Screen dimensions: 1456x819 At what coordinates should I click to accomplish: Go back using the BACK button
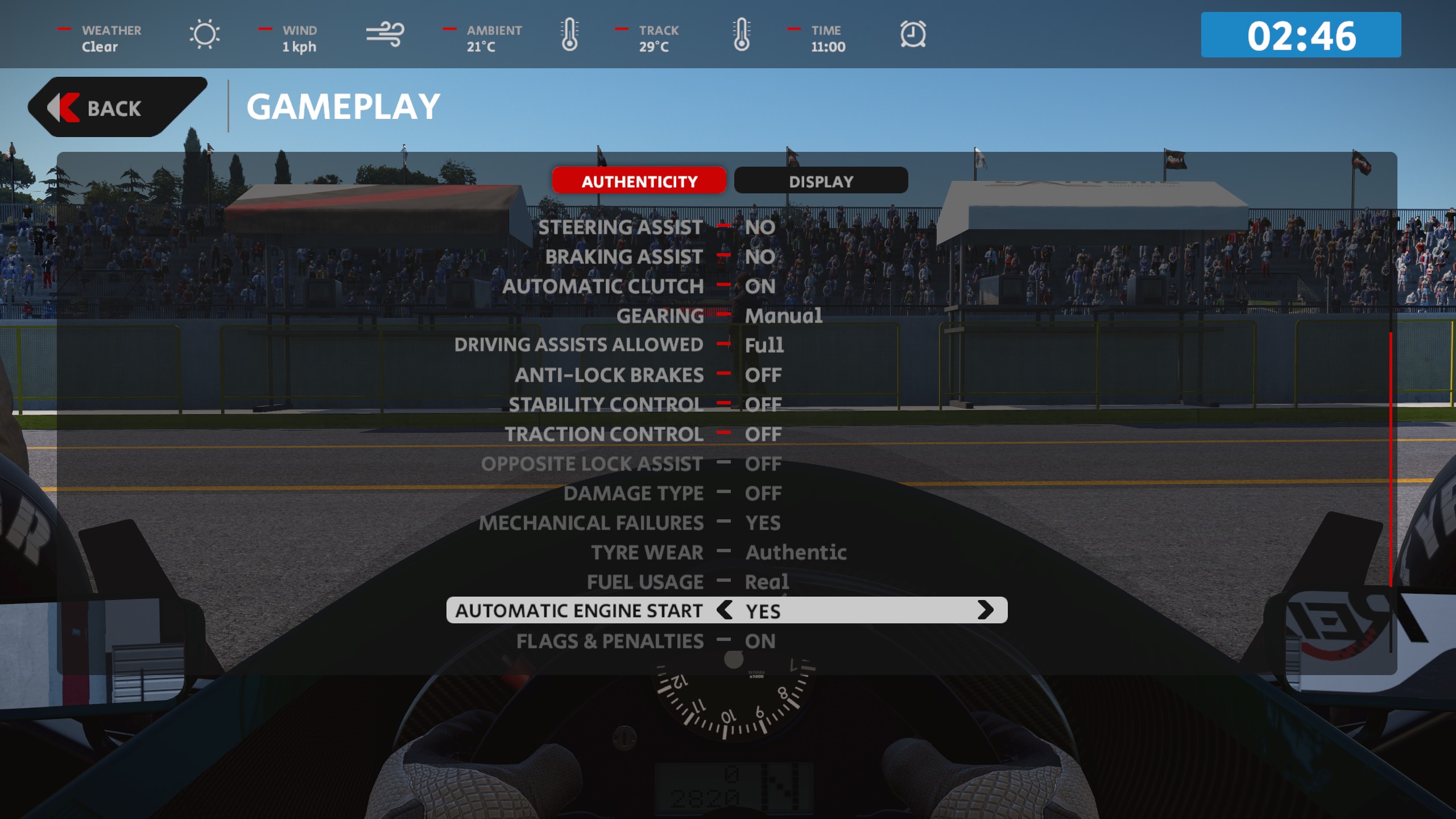click(x=114, y=108)
